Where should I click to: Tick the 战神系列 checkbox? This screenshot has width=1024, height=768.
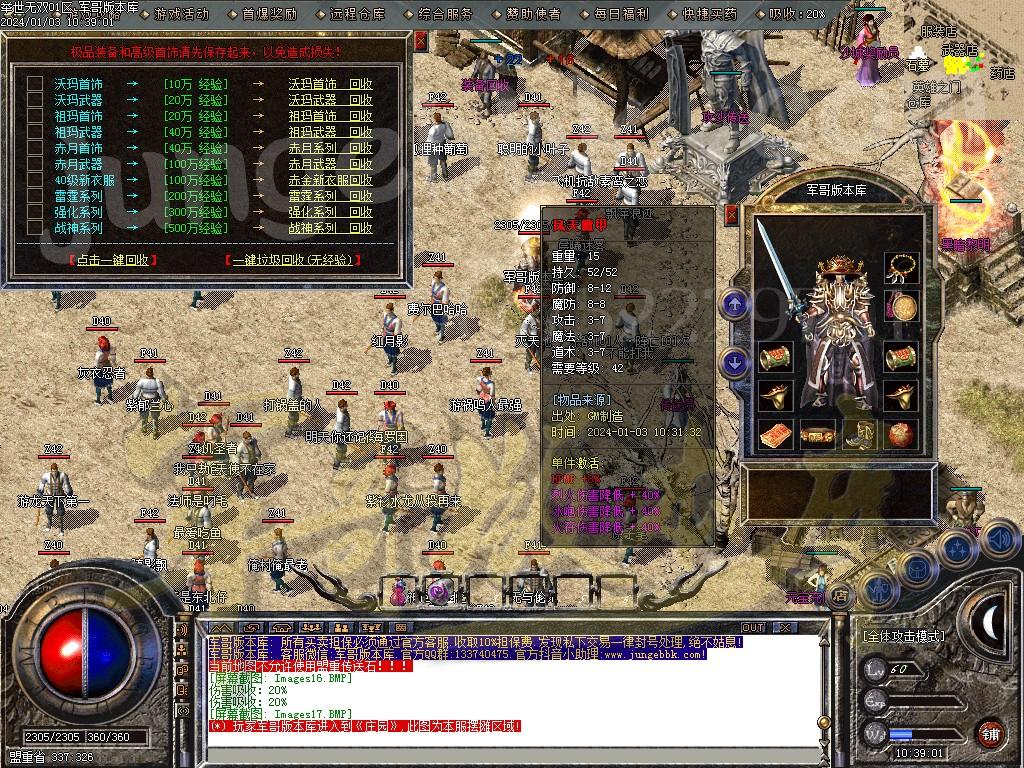point(35,228)
